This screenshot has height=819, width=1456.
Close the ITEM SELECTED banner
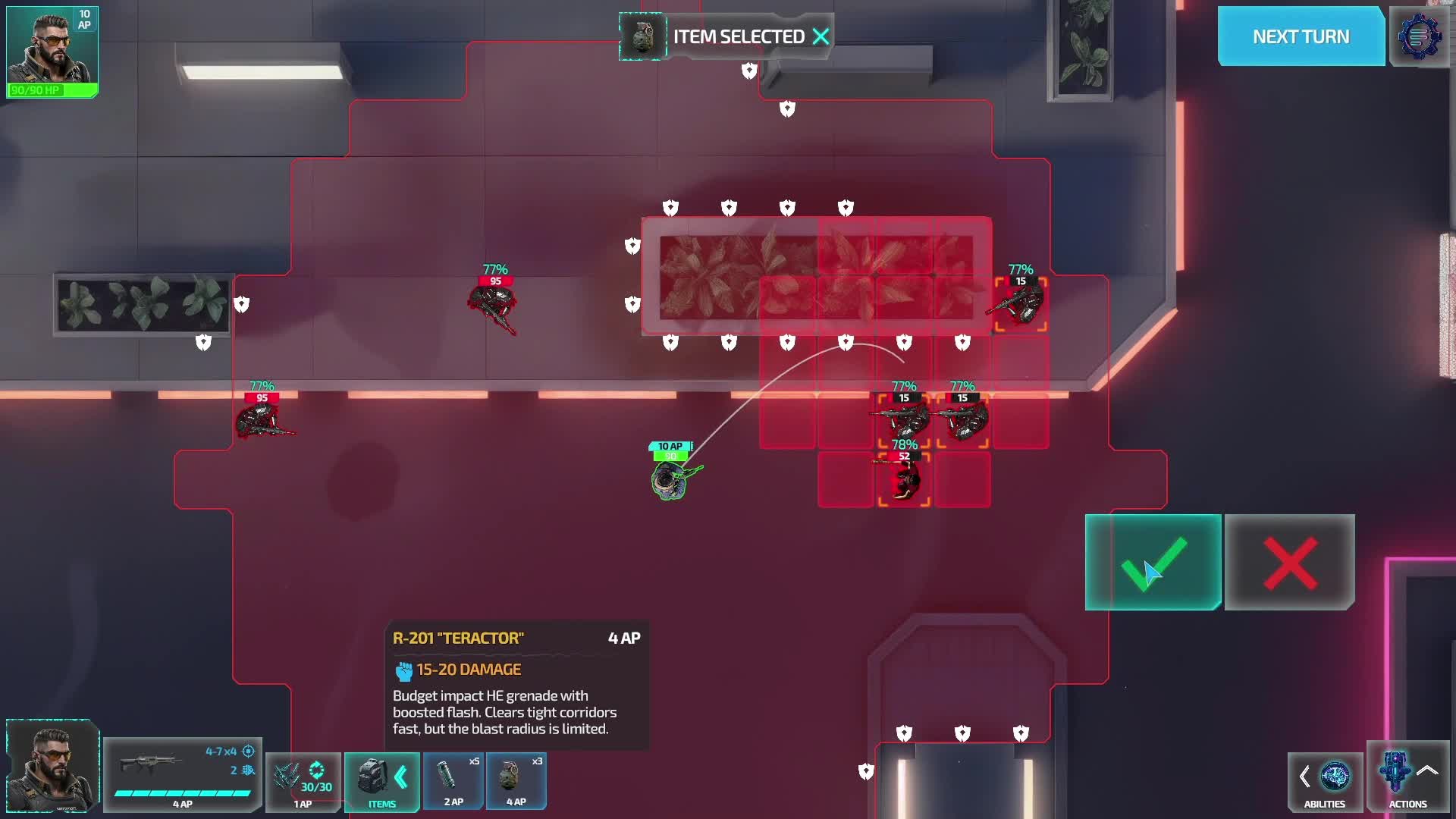(x=821, y=36)
